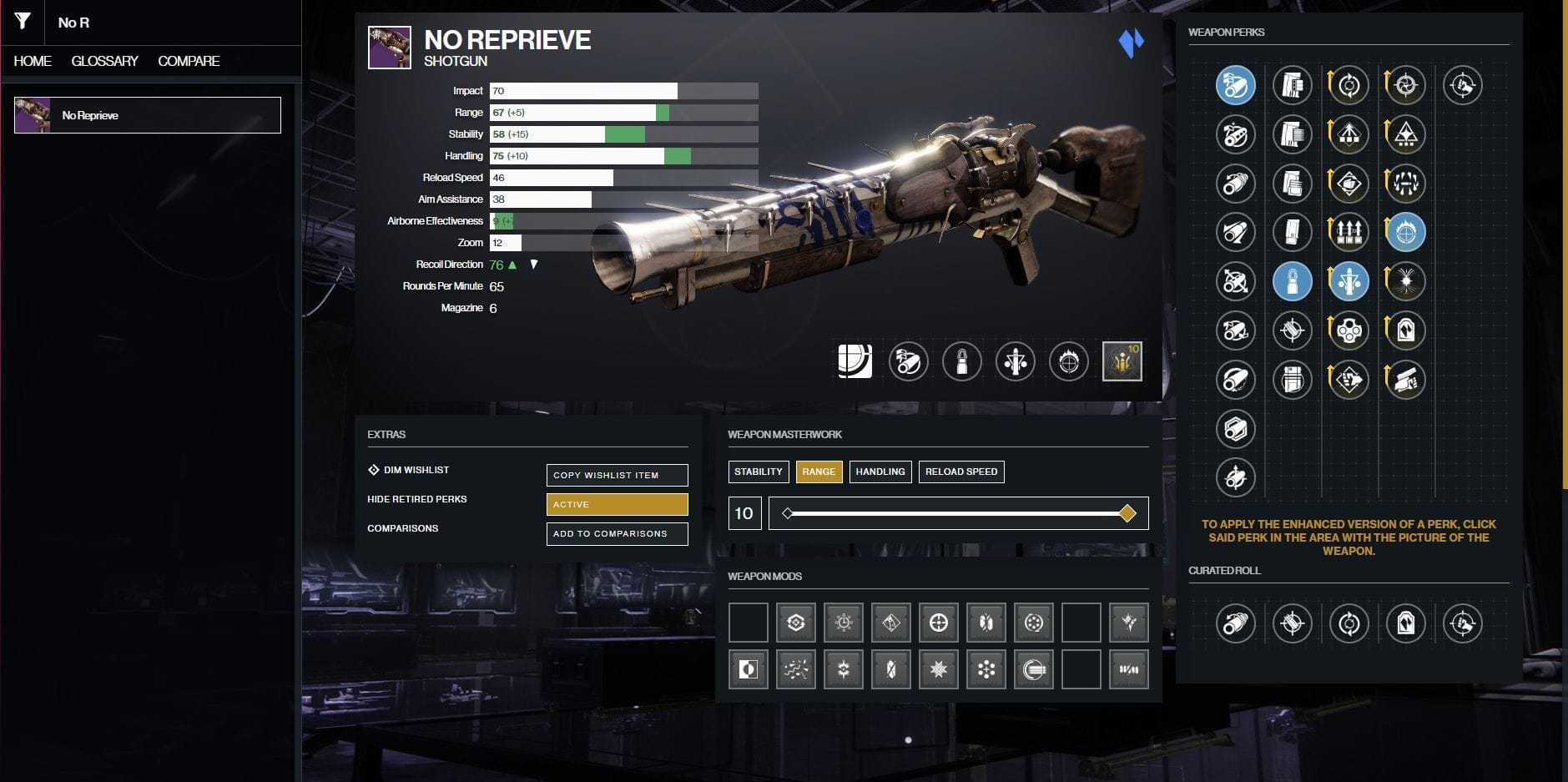Select the STABILITY masterwork option
The height and width of the screenshot is (782, 1568).
point(759,472)
